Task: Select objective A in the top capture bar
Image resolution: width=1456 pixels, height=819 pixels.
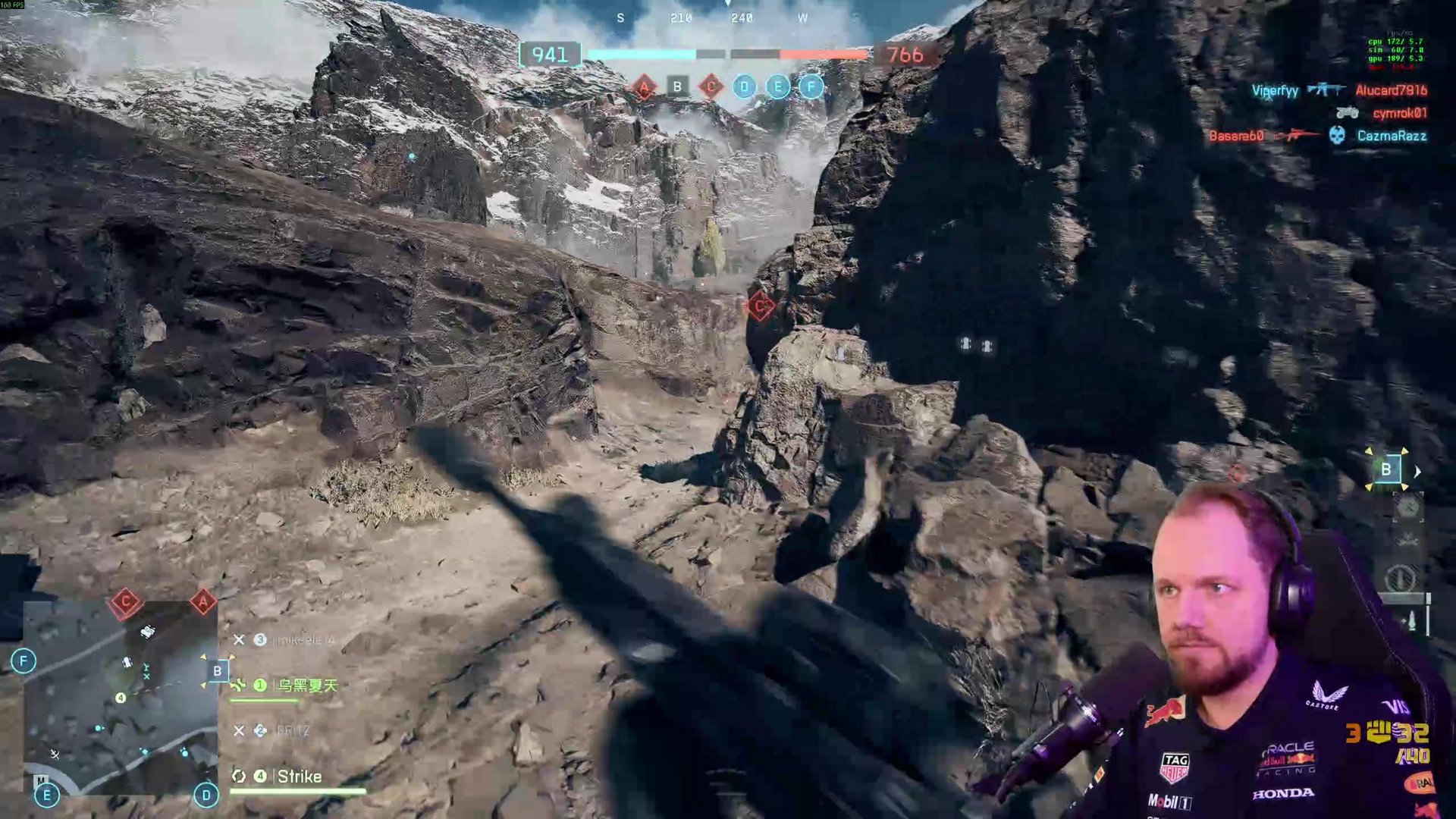Action: click(x=644, y=87)
